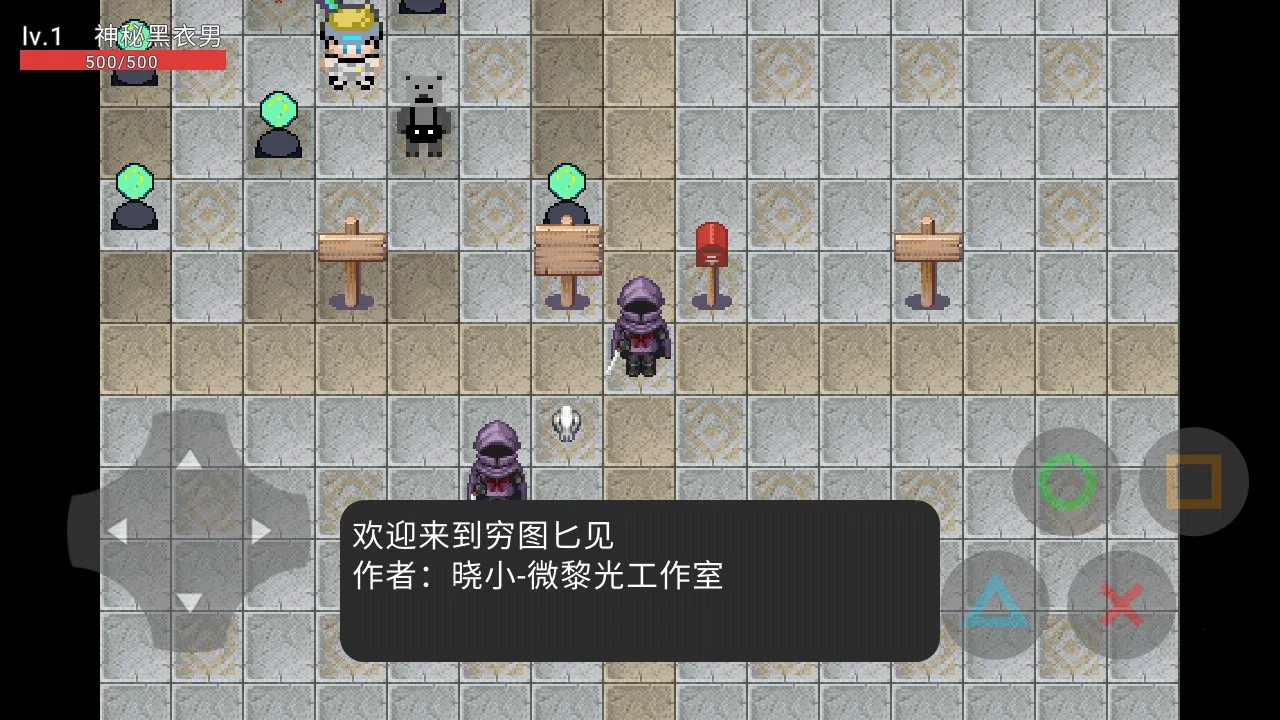Select the blue-haired hero character

[x=349, y=45]
